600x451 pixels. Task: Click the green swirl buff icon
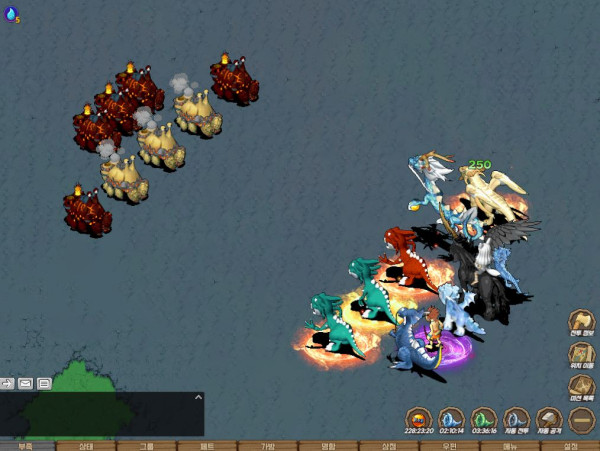[484, 418]
